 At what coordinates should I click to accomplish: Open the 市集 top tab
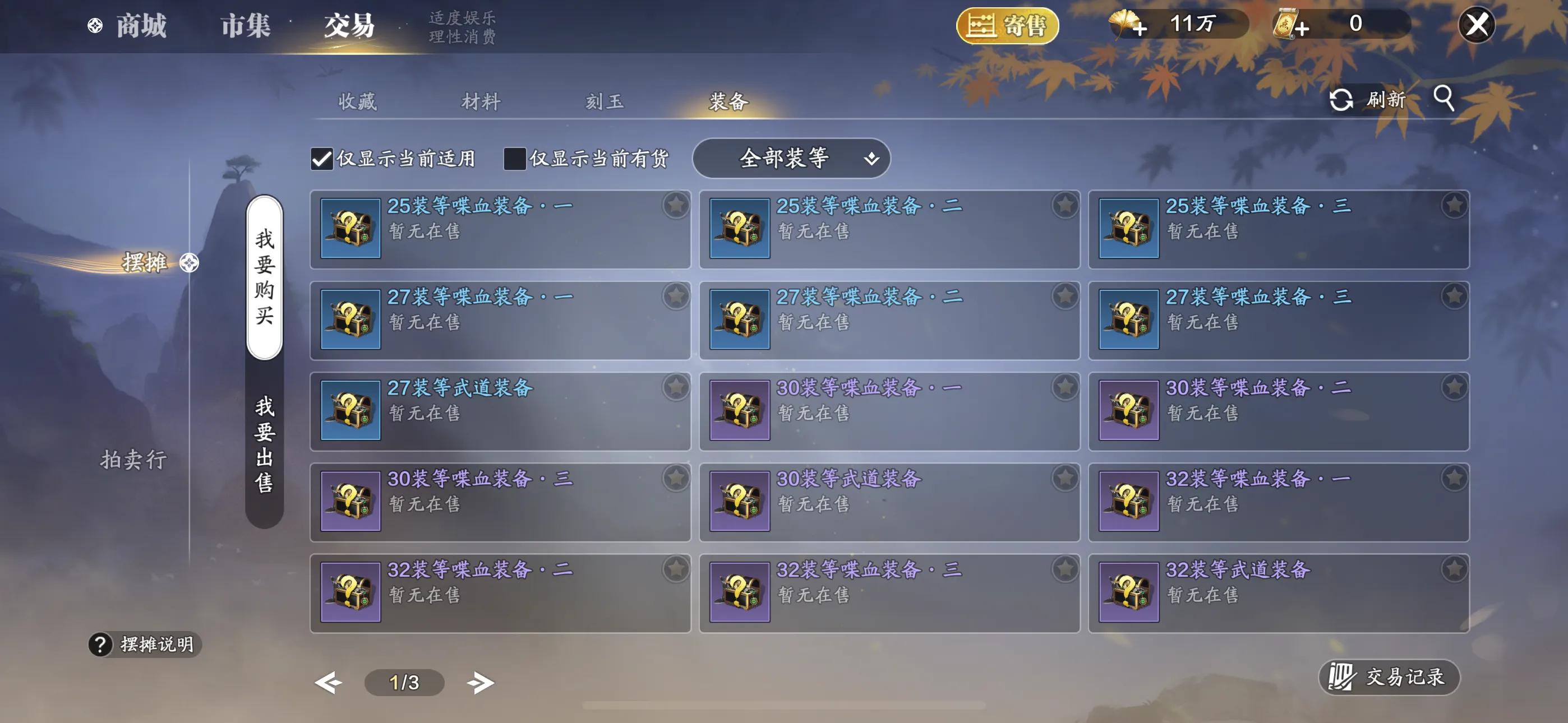point(245,26)
